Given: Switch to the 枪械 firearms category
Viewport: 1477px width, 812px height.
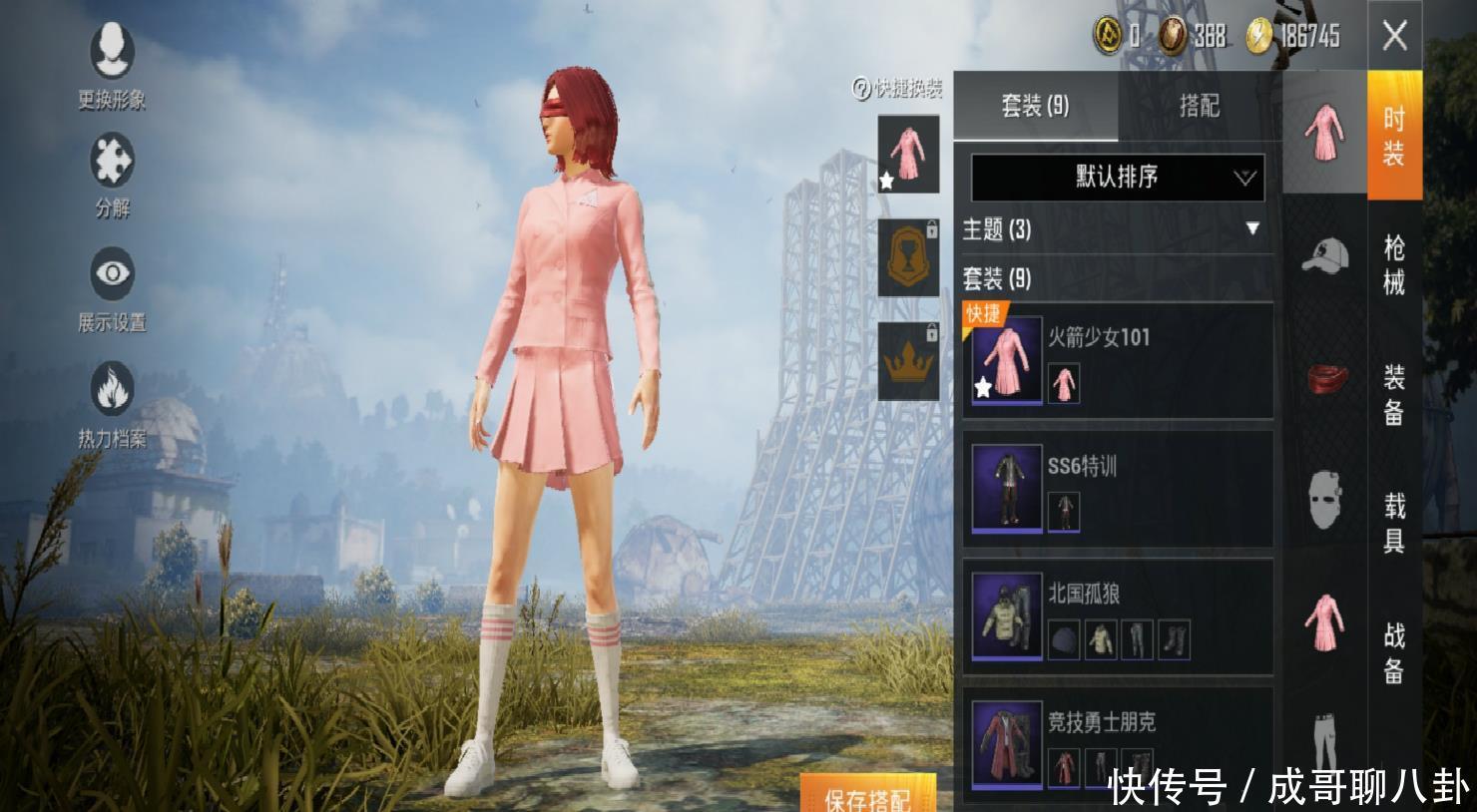Looking at the screenshot, I should pyautogui.click(x=1394, y=264).
